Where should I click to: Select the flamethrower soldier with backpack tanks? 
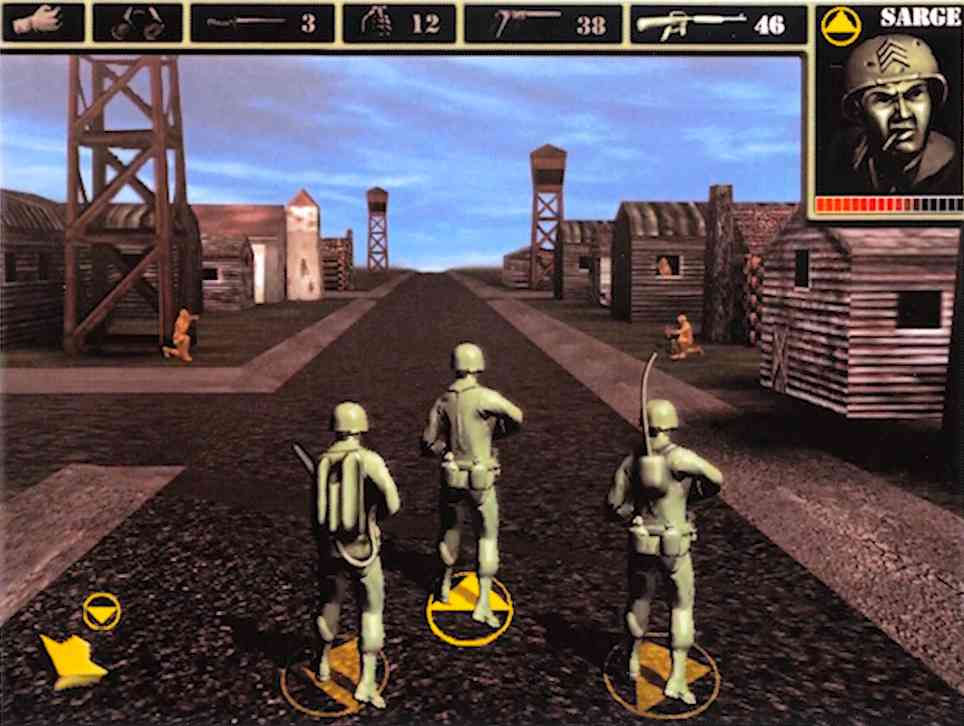350,530
